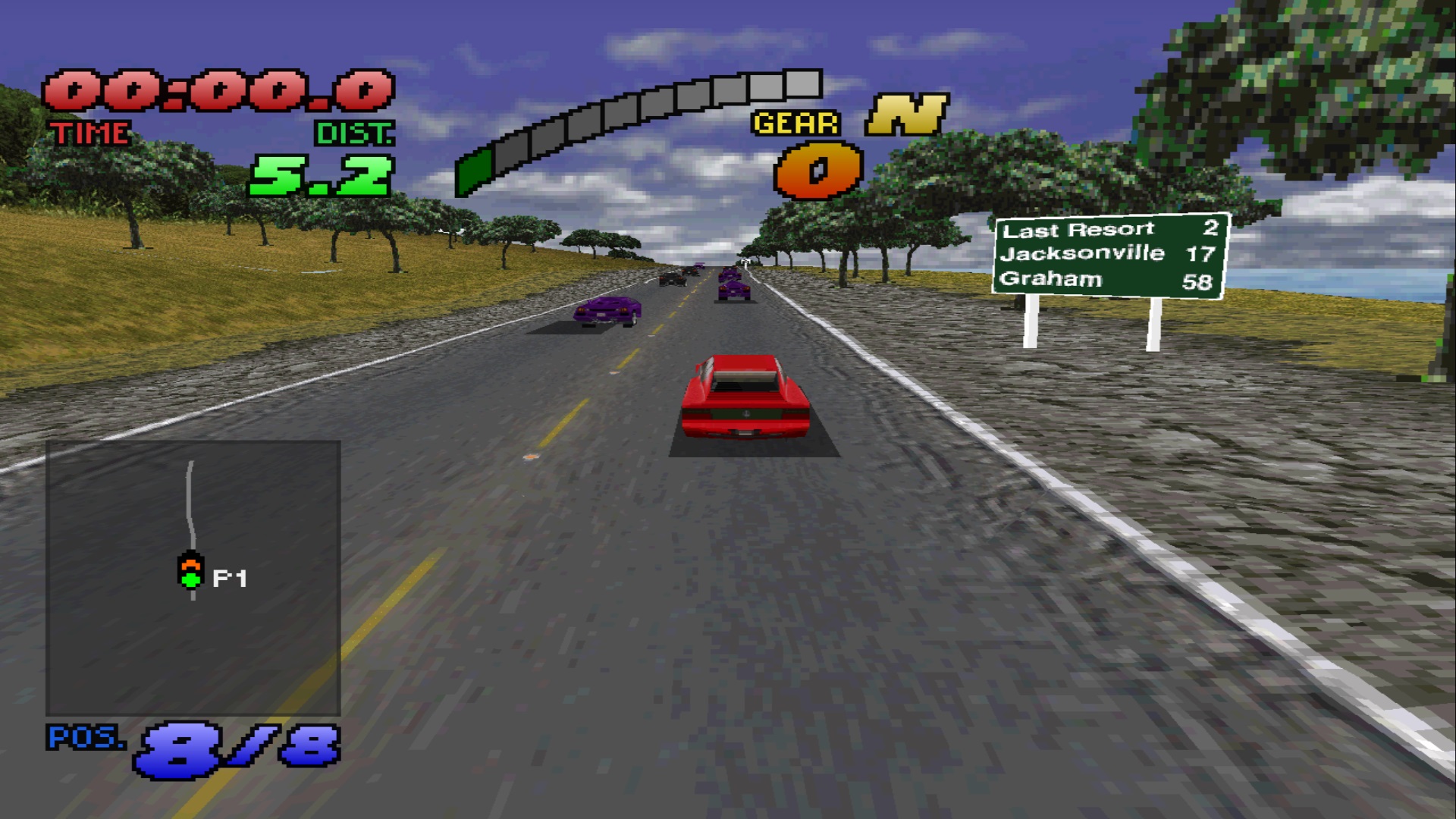This screenshot has width=1456, height=819.
Task: Click the track minimap panel
Action: tap(193, 578)
